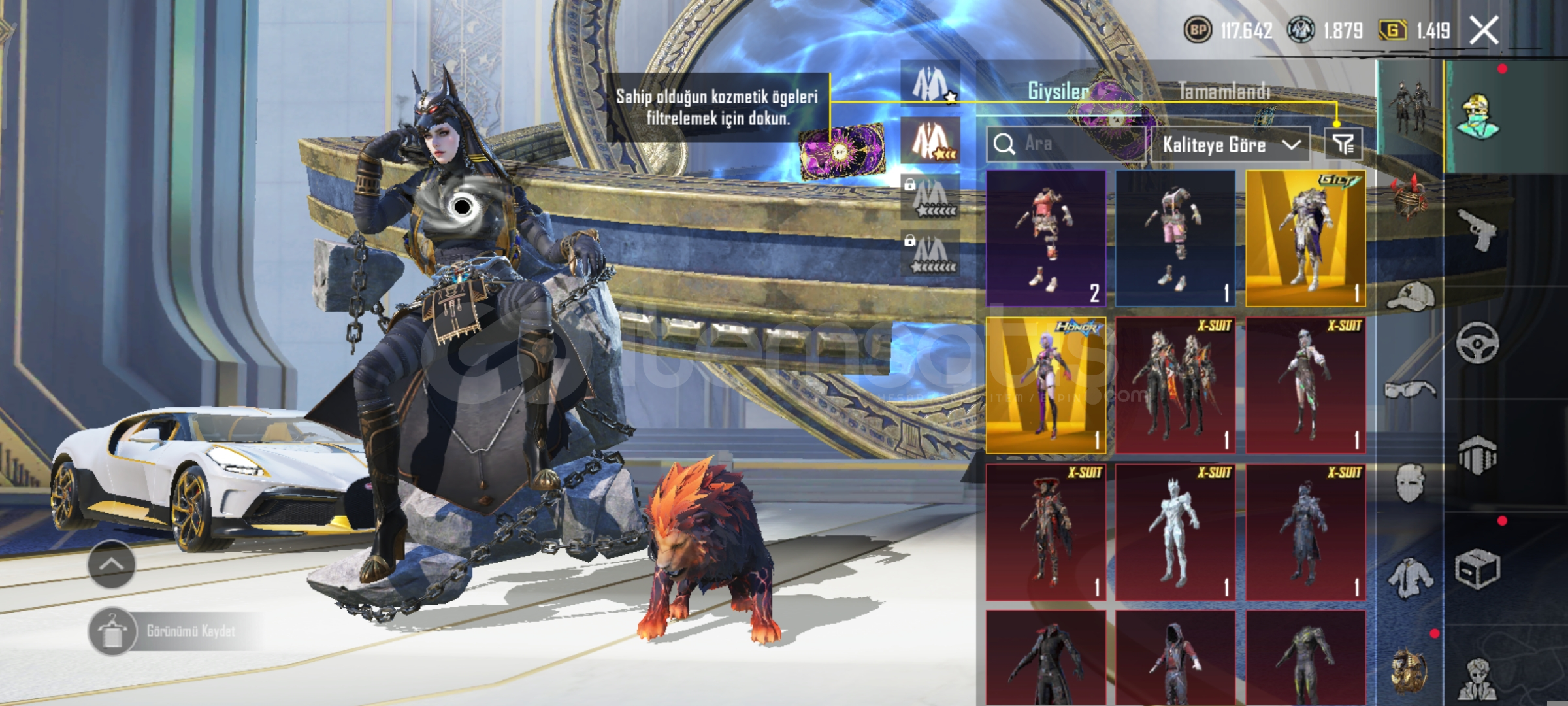Expand the round up-arrow panel button

(111, 564)
